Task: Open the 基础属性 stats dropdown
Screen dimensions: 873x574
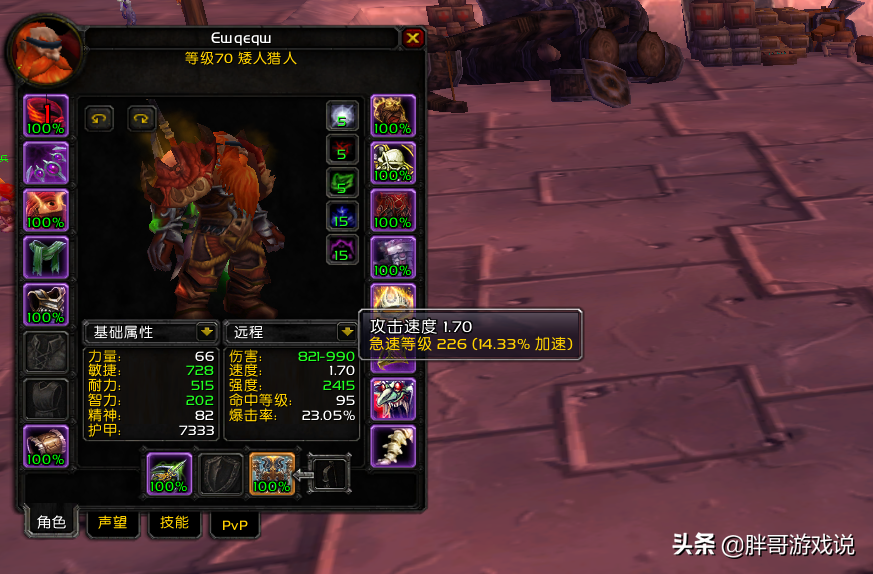Action: tap(206, 331)
